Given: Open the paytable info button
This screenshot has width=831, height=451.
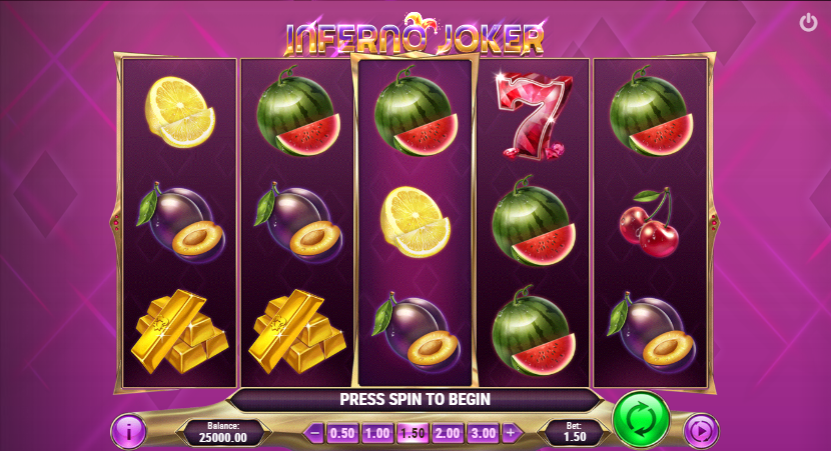Looking at the screenshot, I should coord(131,432).
